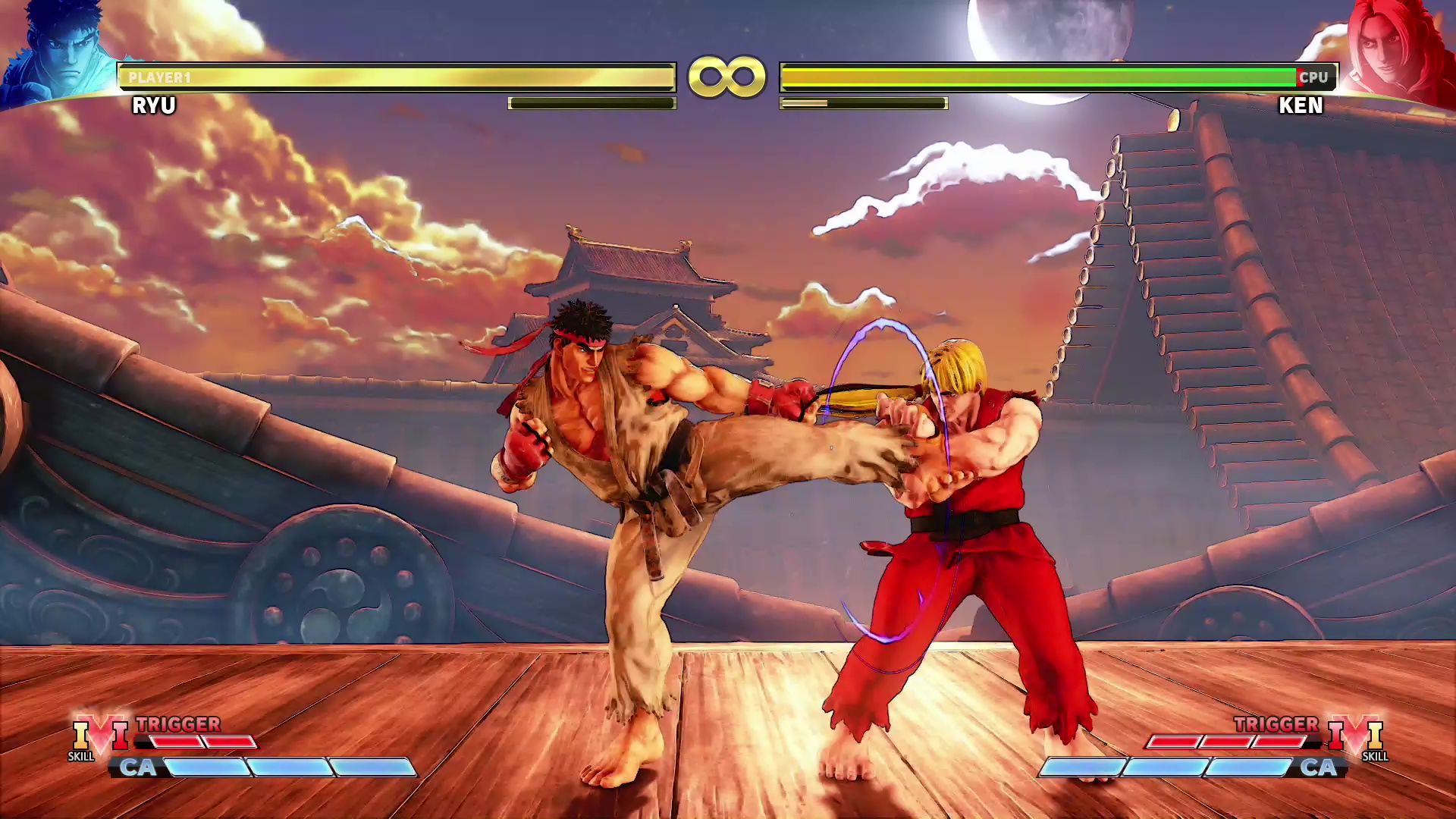Select Ken's TRIGGER gauge label
Viewport: 1456px width, 819px height.
[1278, 724]
